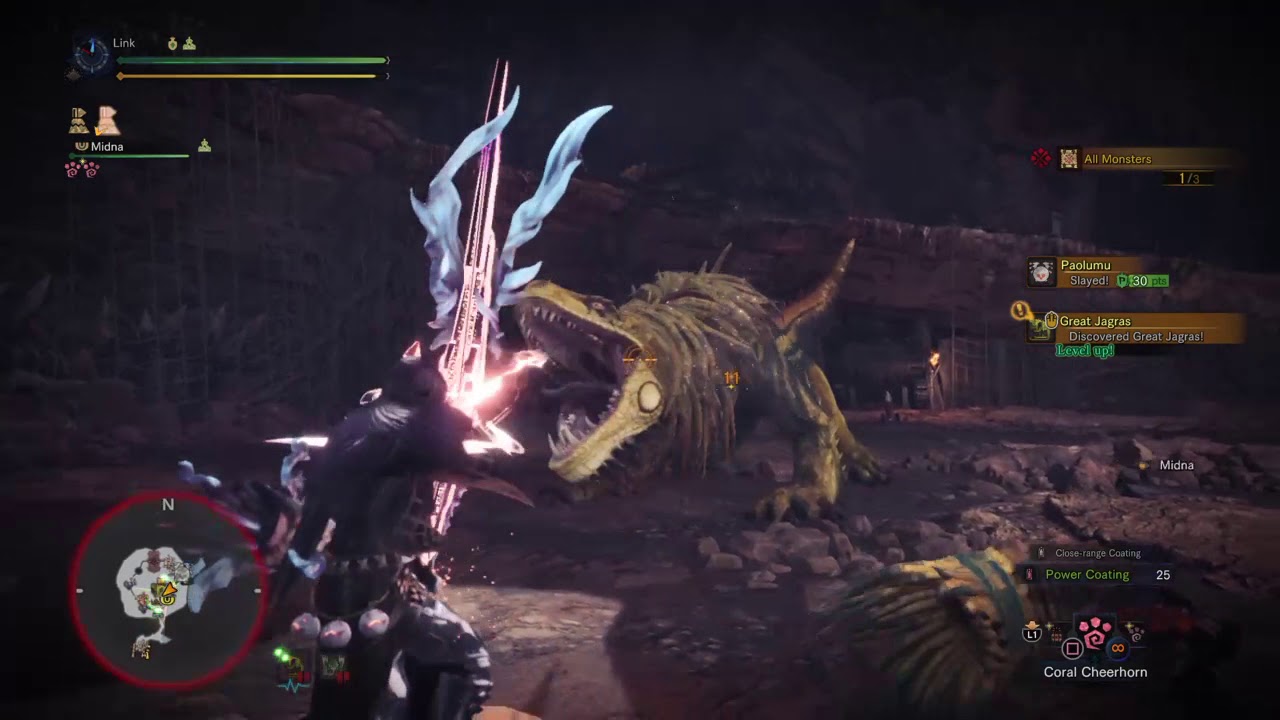The width and height of the screenshot is (1280, 720).
Task: Select the Coral Cheerhorn item in the item bar
Action: (1095, 634)
